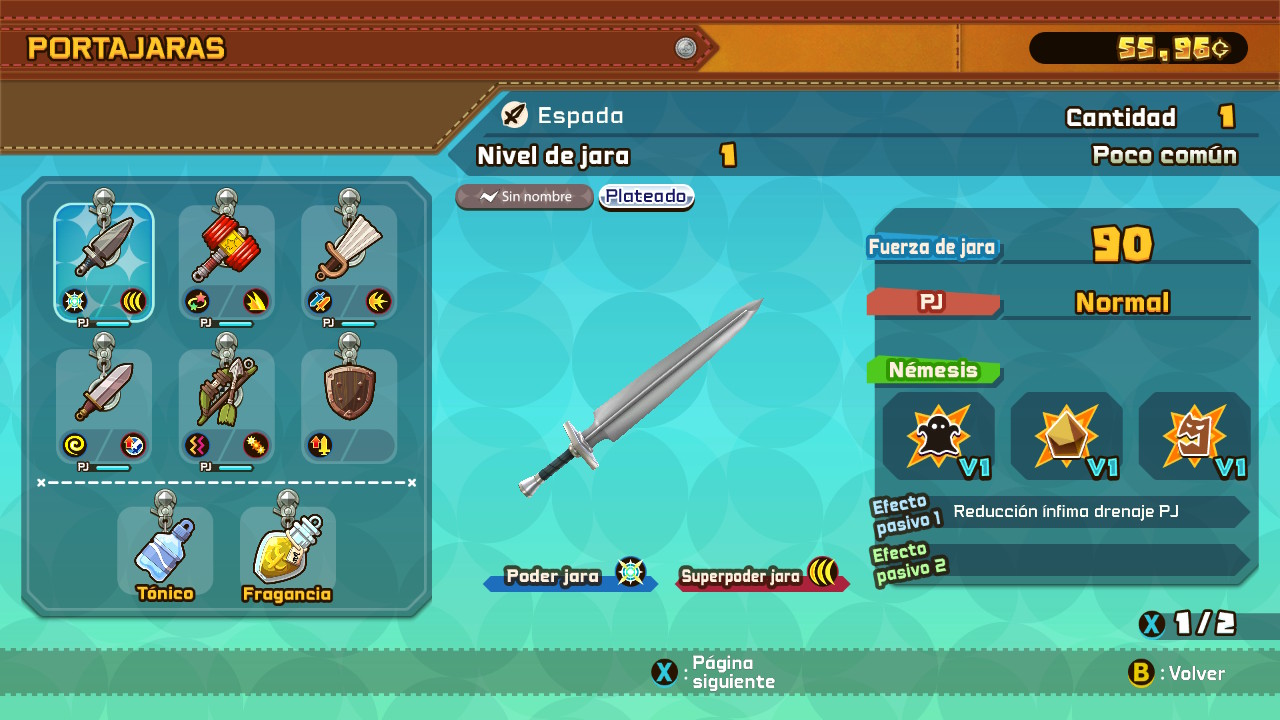This screenshot has height=720, width=1280.
Task: Pick the pink-bladed sword charm slot
Action: pyautogui.click(x=104, y=405)
